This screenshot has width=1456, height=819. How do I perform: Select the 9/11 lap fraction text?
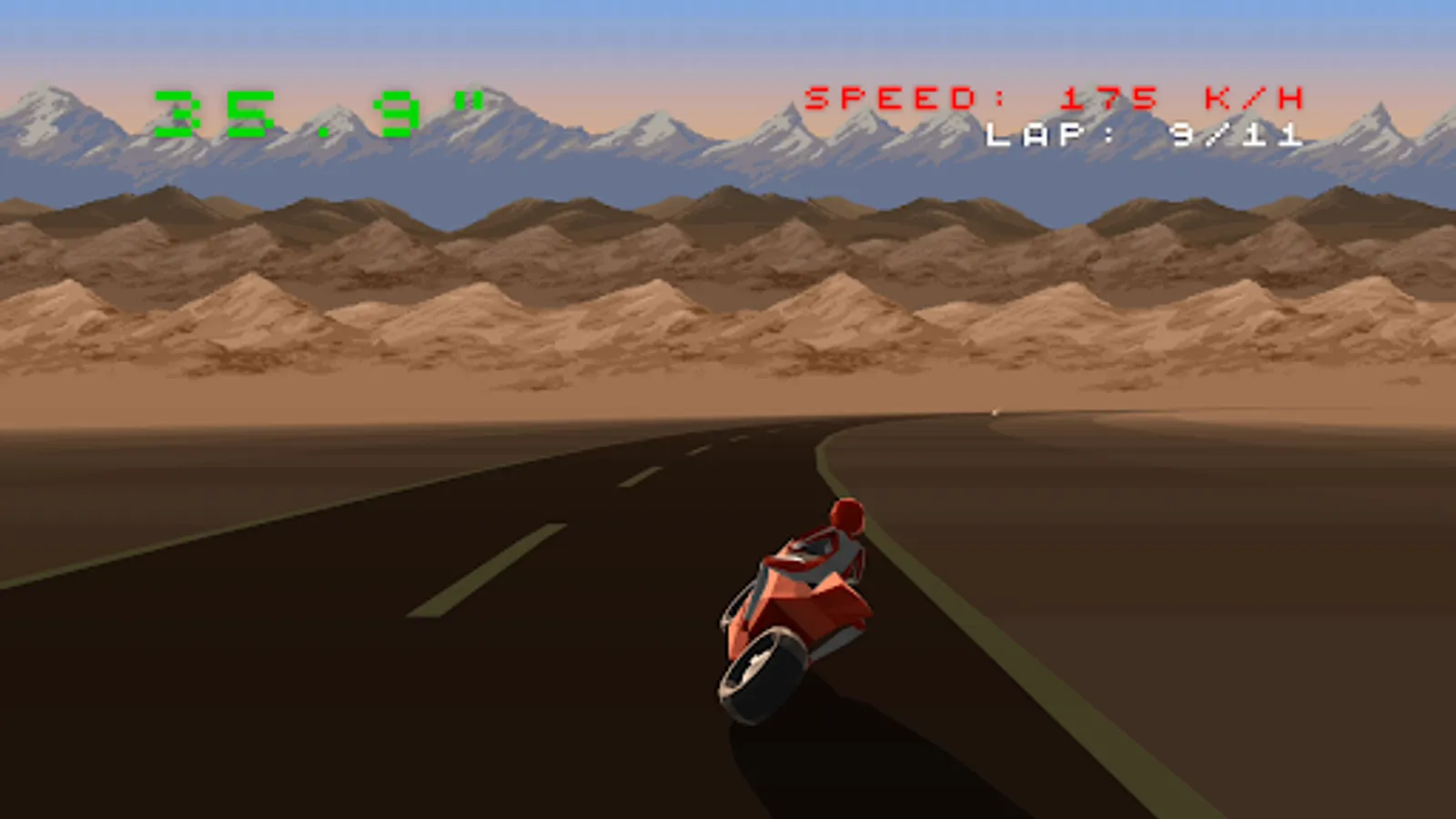(x=1238, y=136)
